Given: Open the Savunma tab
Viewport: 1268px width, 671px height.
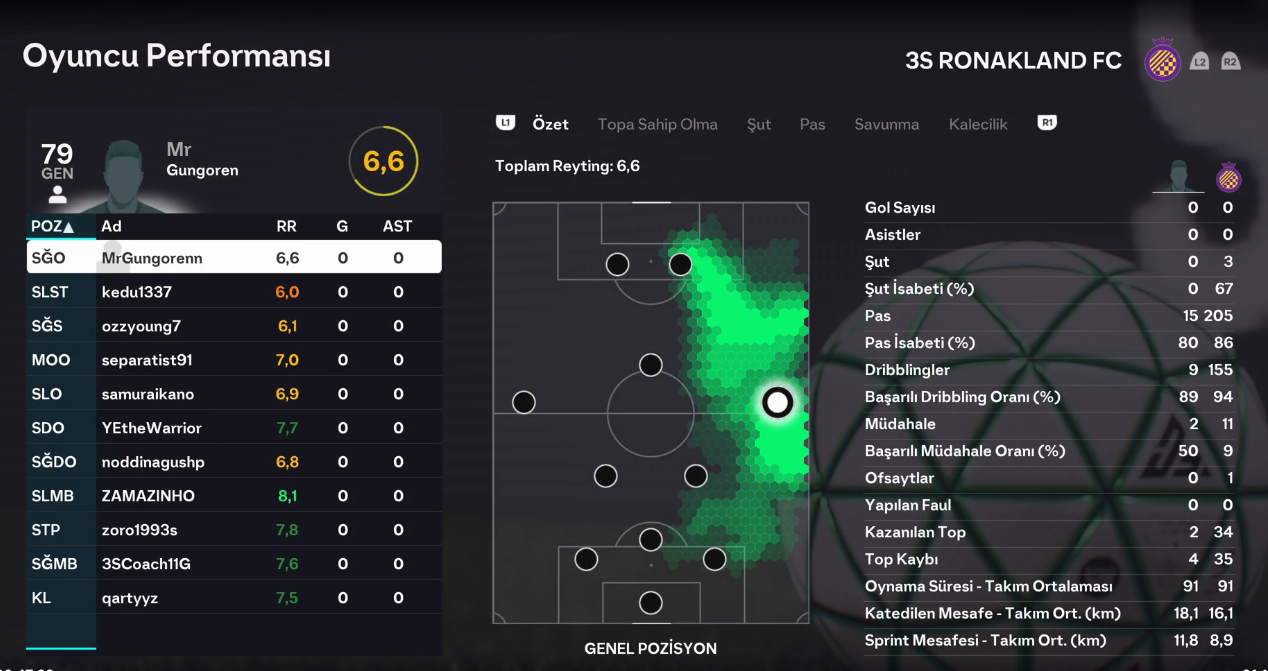Looking at the screenshot, I should pos(886,125).
